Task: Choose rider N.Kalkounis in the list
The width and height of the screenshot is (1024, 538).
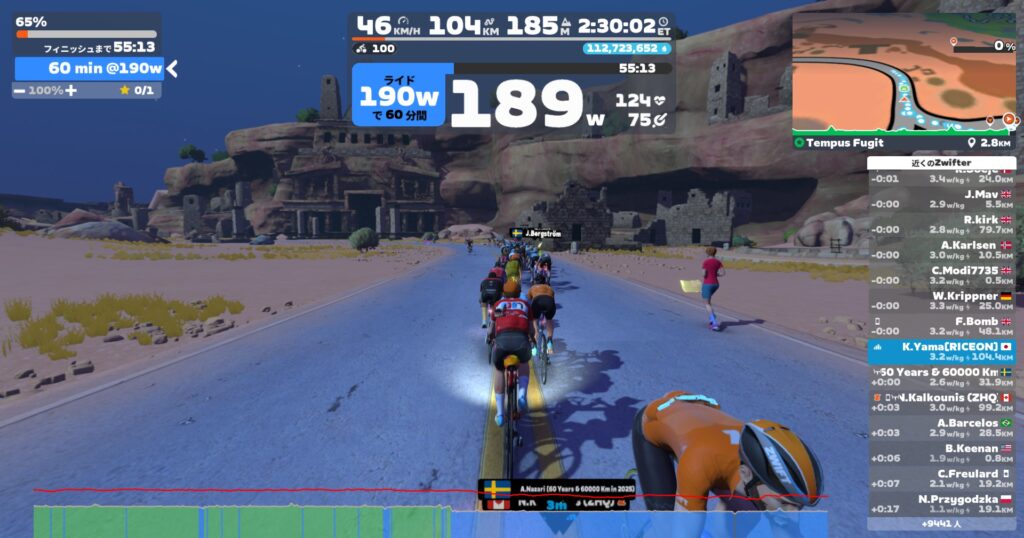Action: pyautogui.click(x=941, y=402)
